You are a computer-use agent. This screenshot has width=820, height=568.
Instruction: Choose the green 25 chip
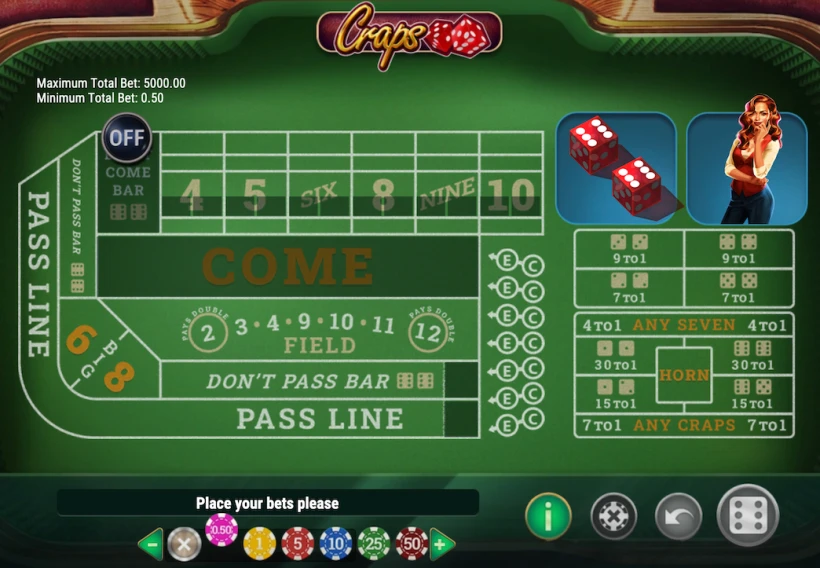click(374, 543)
